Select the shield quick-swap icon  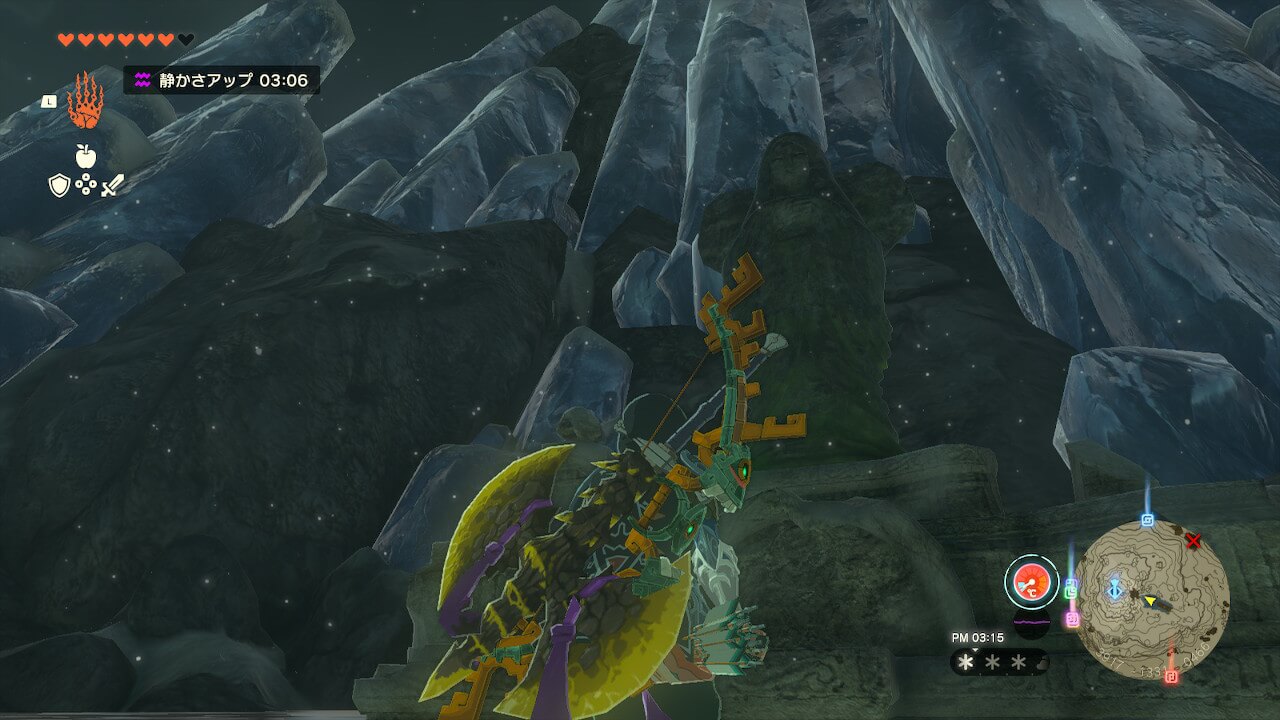tap(59, 185)
